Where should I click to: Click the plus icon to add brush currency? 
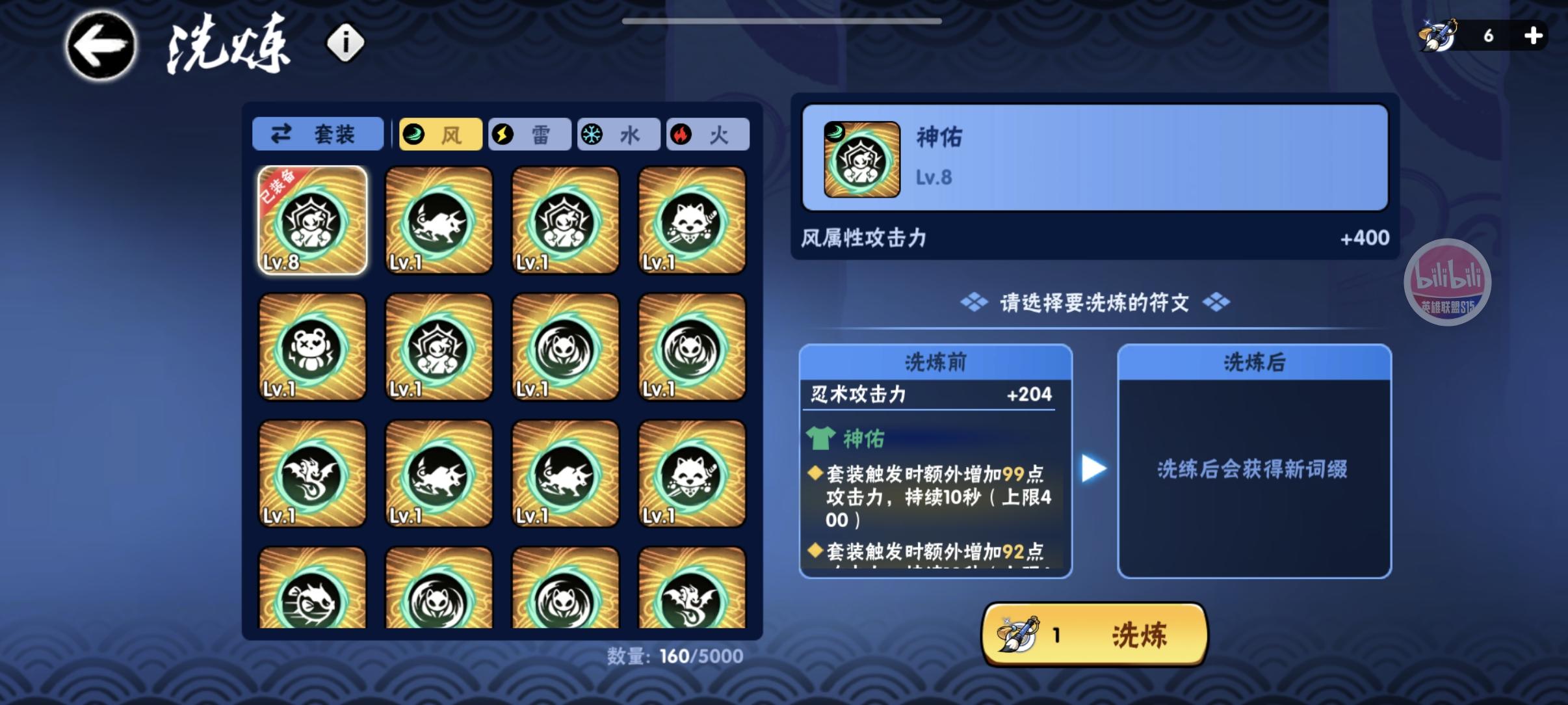[1534, 36]
